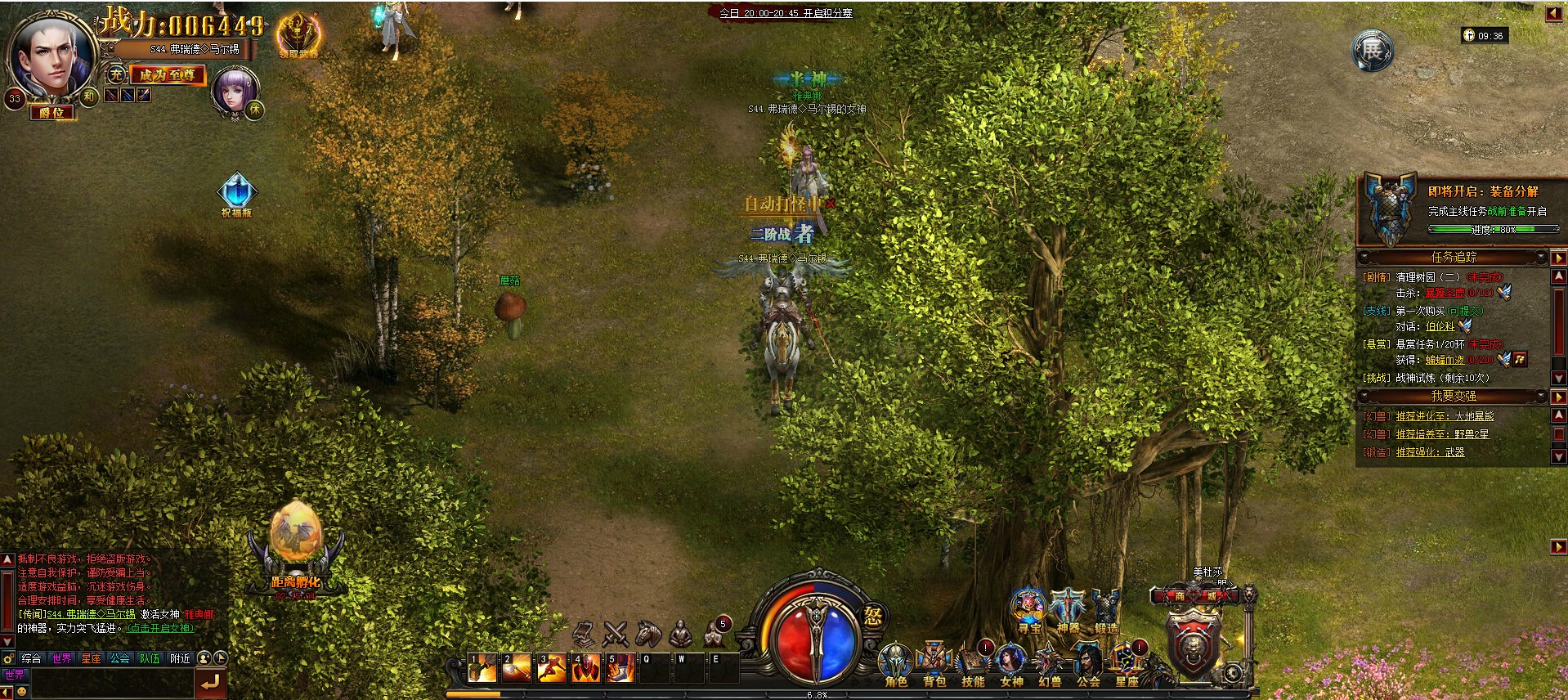Open the 寻宝 treasure hunt
Viewport: 1568px width, 700px height.
(x=1029, y=610)
